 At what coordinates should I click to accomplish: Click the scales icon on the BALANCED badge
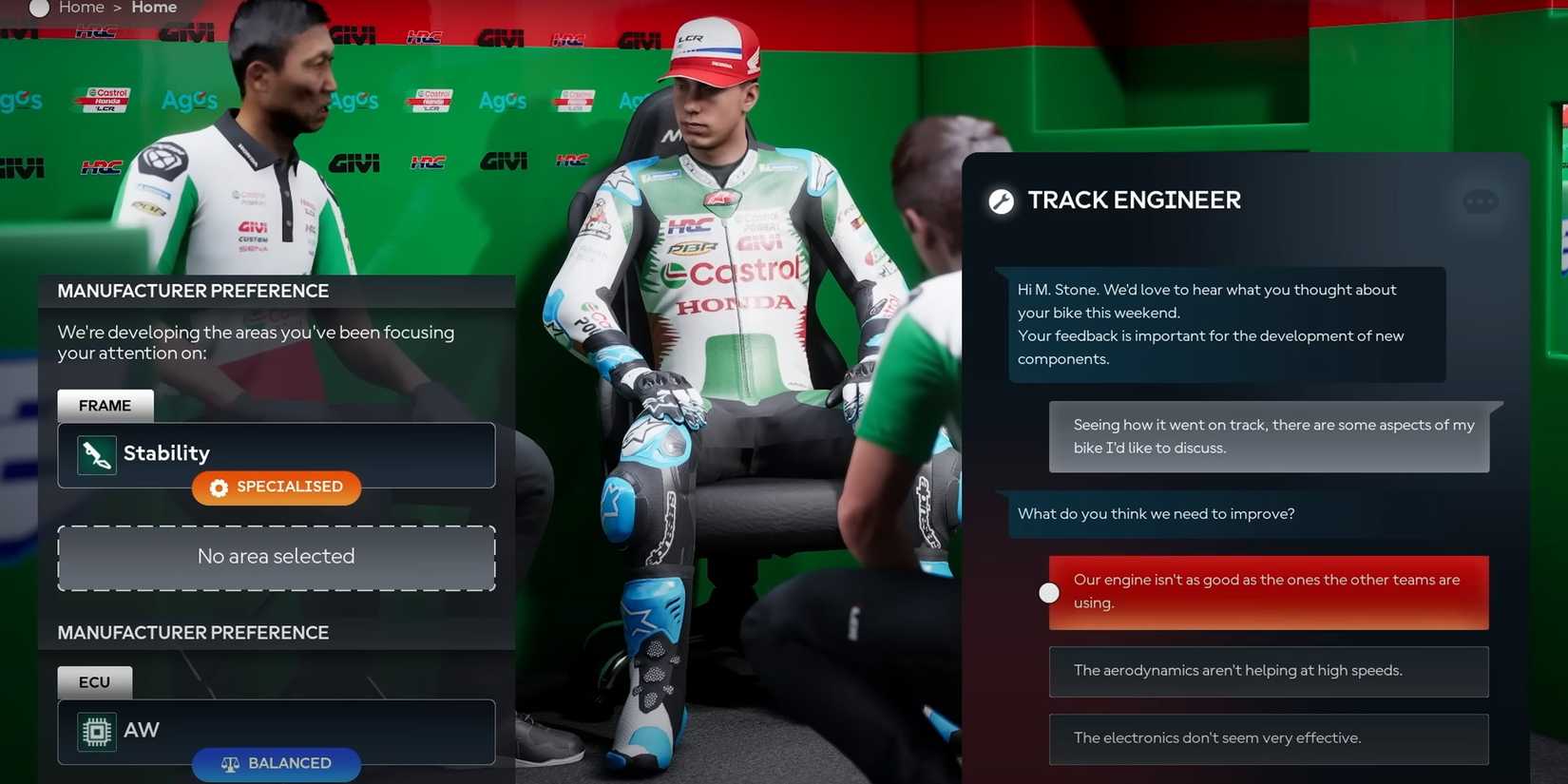point(228,763)
